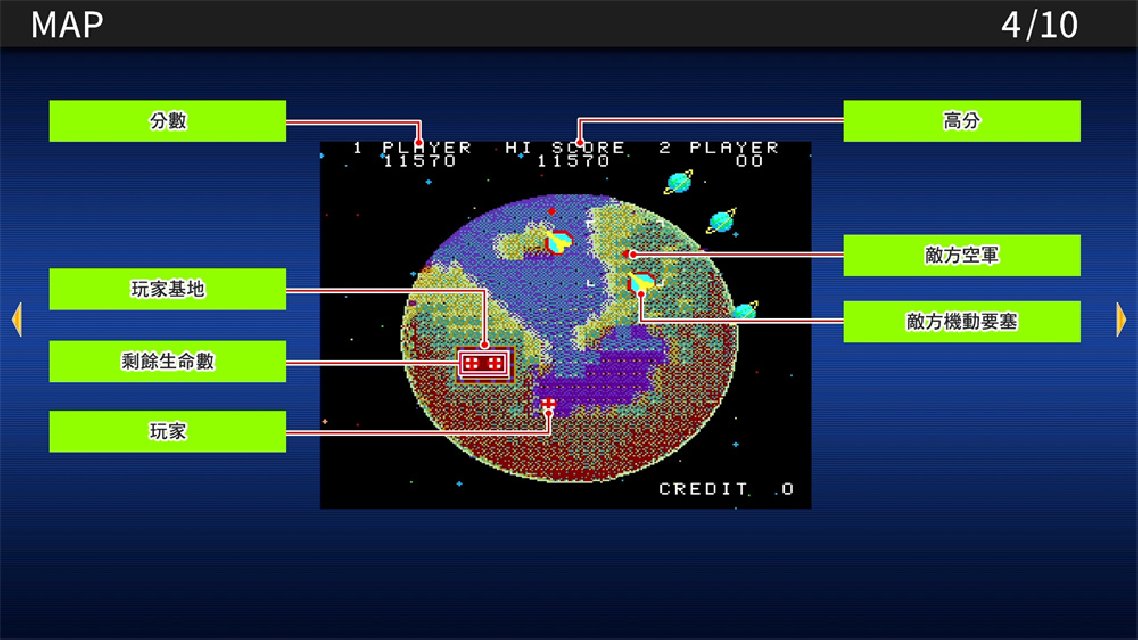Go to the previous manual page arrow
This screenshot has height=640, width=1138.
click(x=16, y=319)
